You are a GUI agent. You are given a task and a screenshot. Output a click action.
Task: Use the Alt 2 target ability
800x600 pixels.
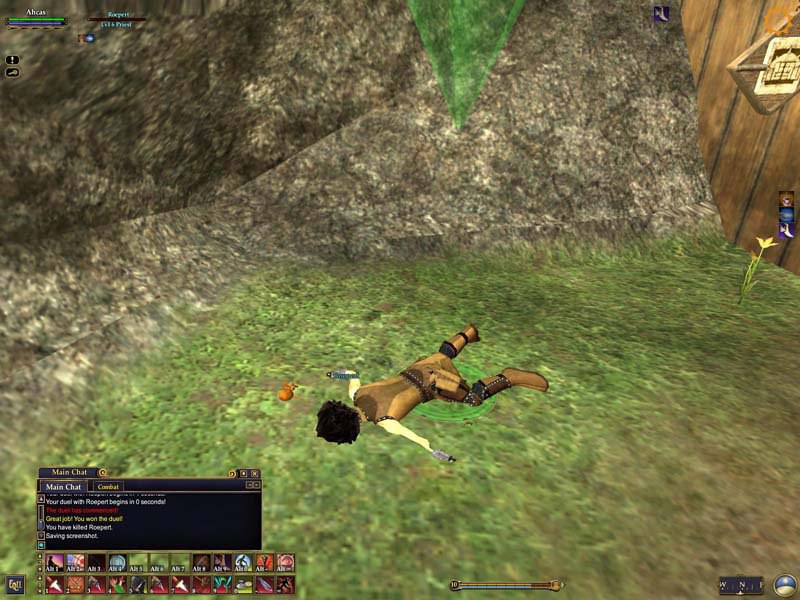[x=75, y=563]
